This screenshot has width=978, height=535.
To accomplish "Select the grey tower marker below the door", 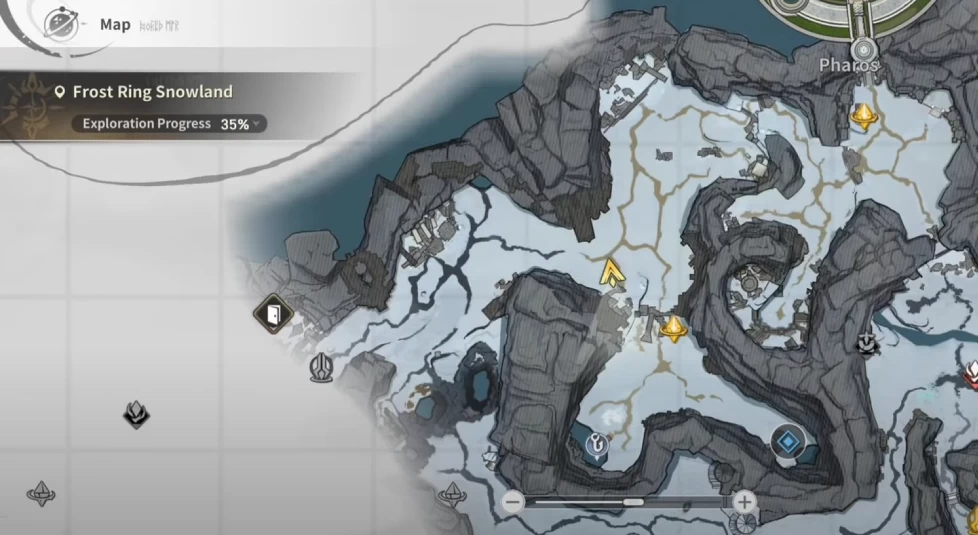I will pyautogui.click(x=321, y=367).
